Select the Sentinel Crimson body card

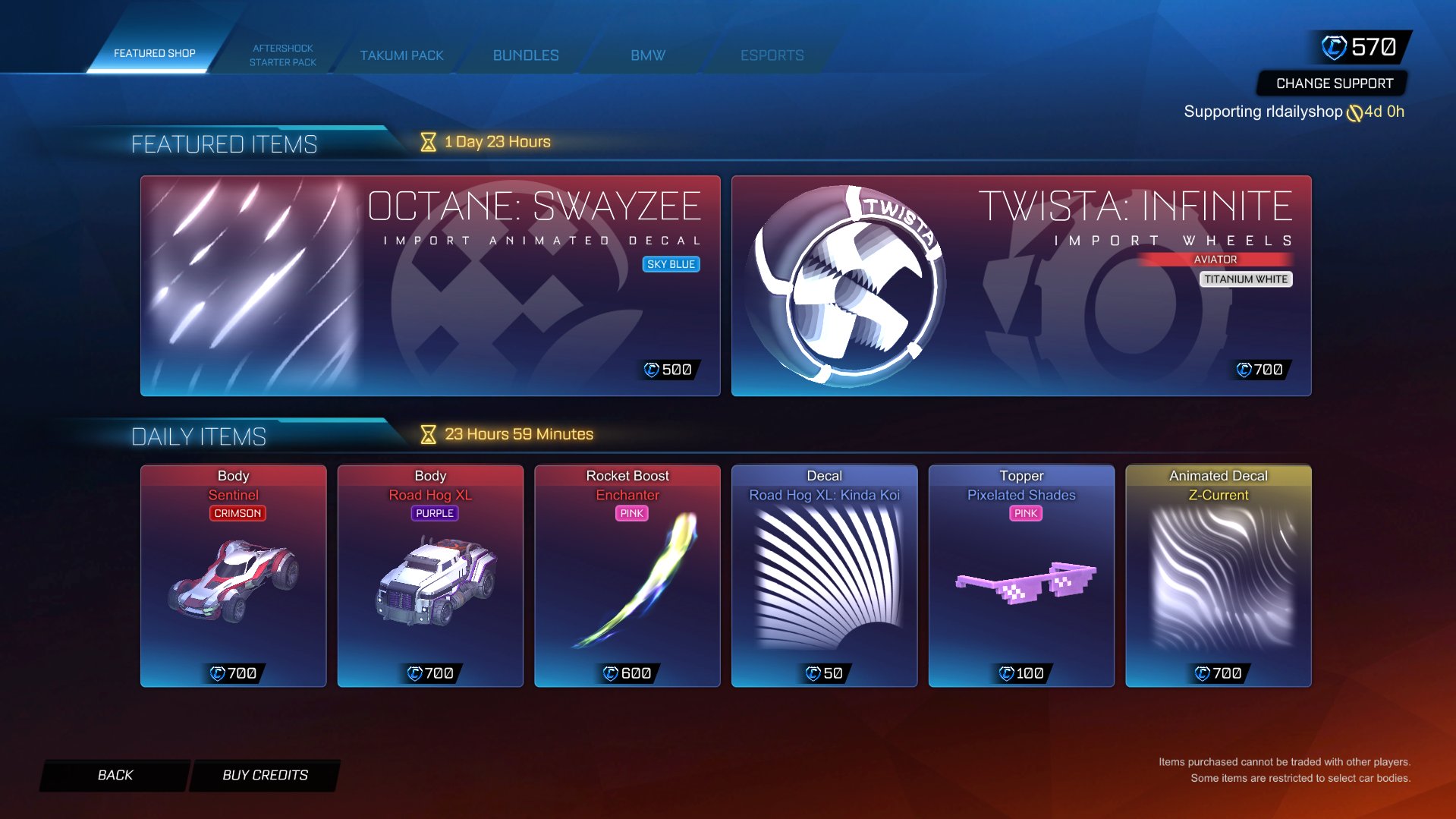pos(233,575)
